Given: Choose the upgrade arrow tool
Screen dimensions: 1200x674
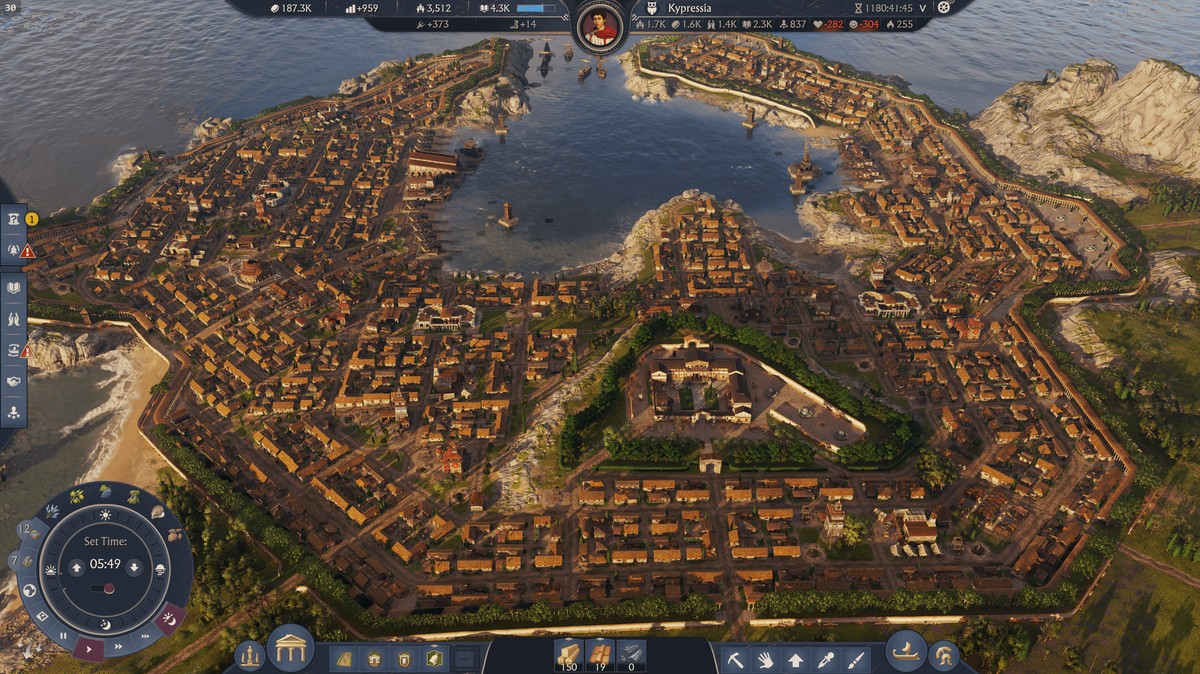Looking at the screenshot, I should coord(796,659).
